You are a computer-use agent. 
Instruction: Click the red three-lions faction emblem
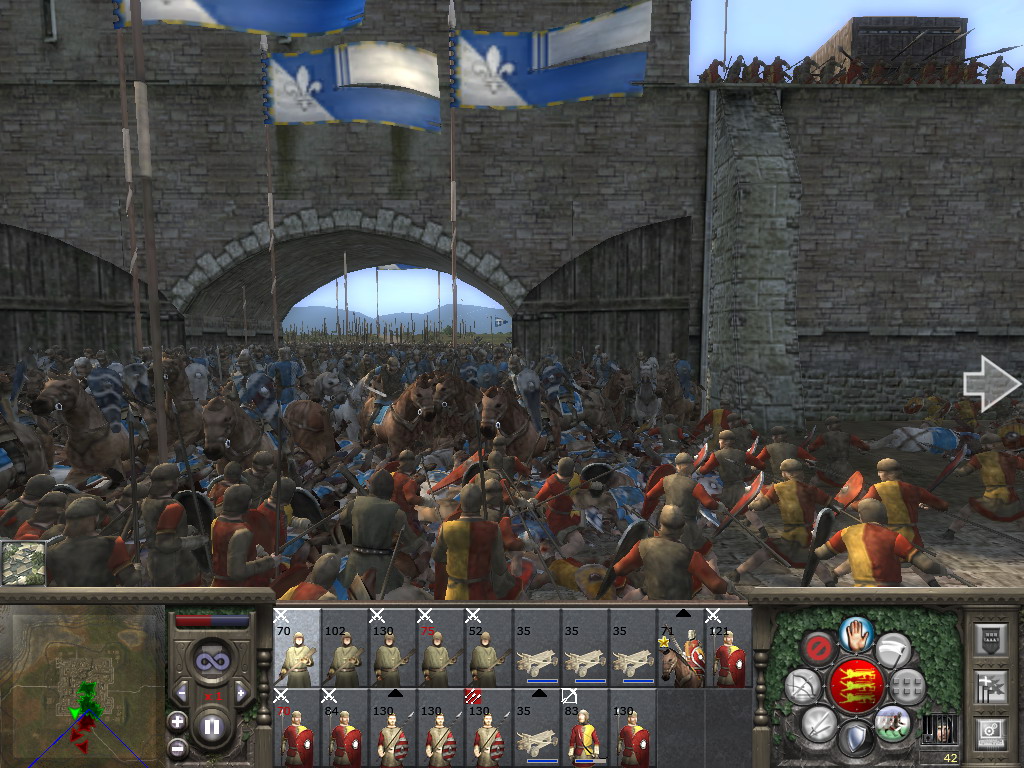(x=855, y=686)
